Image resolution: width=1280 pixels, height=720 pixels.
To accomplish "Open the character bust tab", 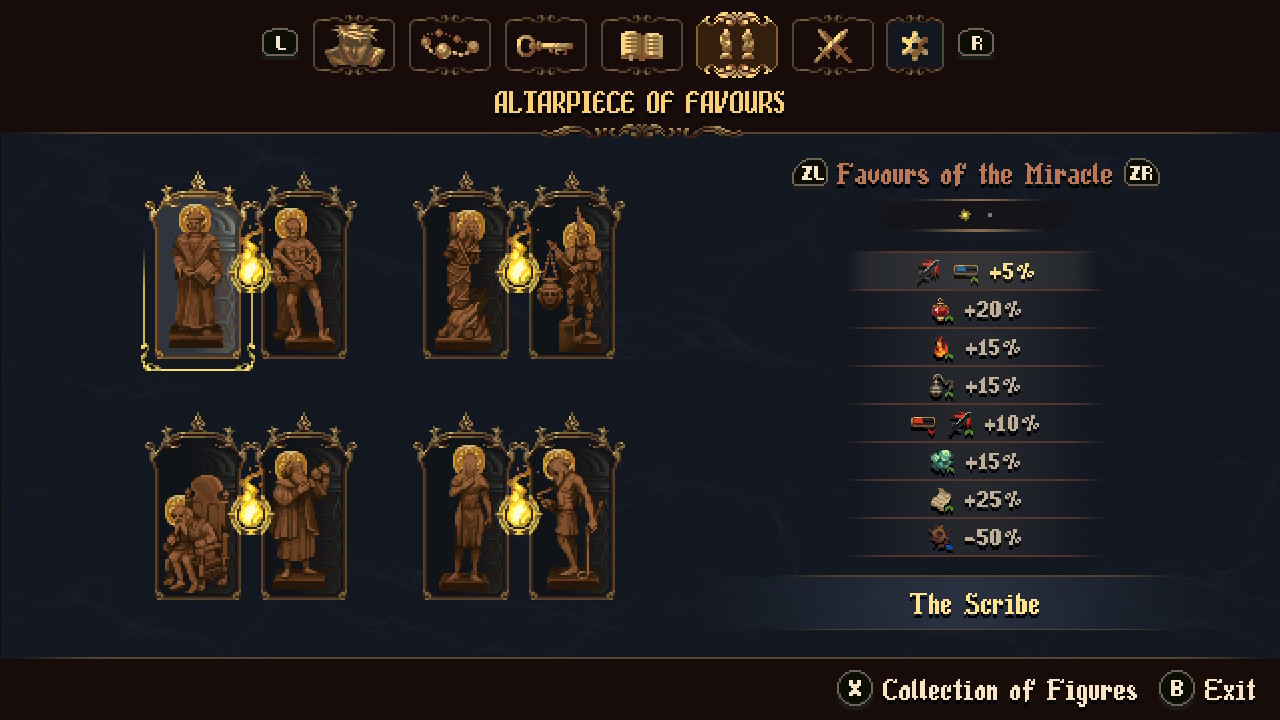I will coord(354,45).
